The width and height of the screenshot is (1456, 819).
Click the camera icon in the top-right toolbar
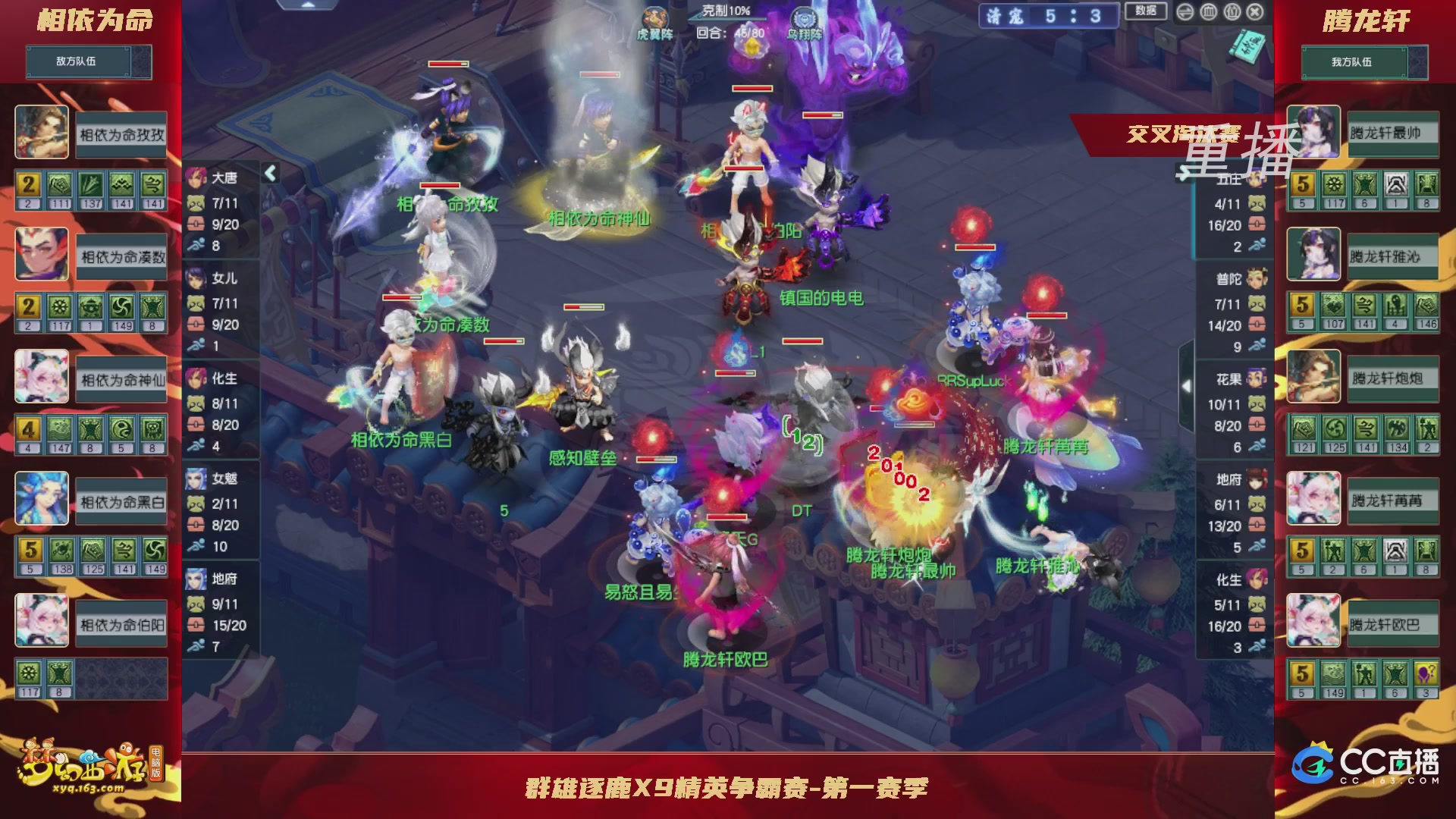[x=1231, y=12]
